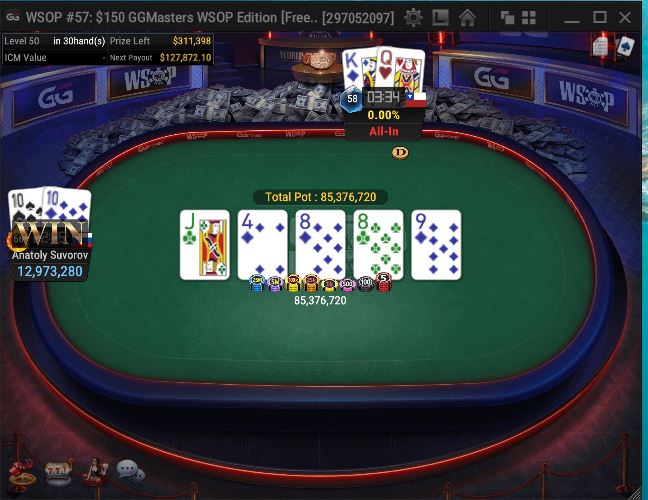The height and width of the screenshot is (500, 648).
Task: Click the square table-layout icon beside the gear
Action: (x=440, y=18)
